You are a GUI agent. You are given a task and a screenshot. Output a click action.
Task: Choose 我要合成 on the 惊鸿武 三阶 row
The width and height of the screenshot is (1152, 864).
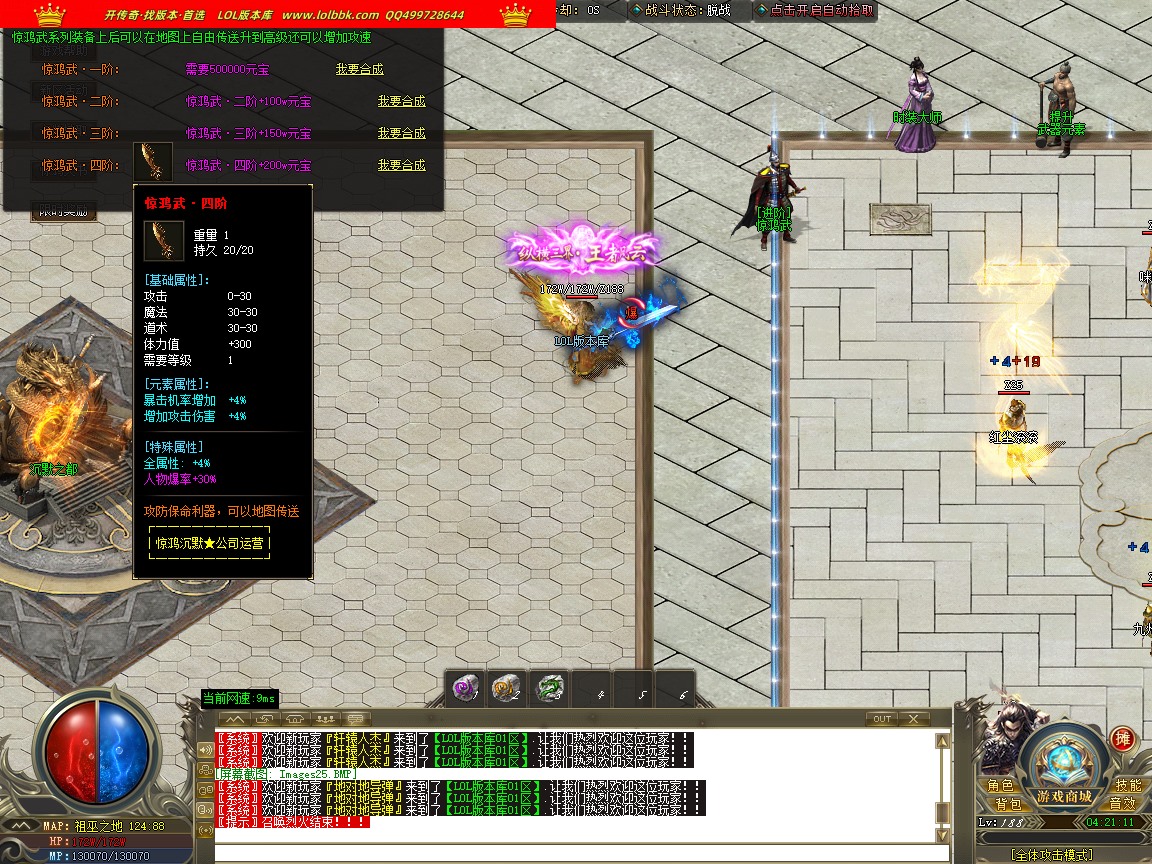click(401, 134)
